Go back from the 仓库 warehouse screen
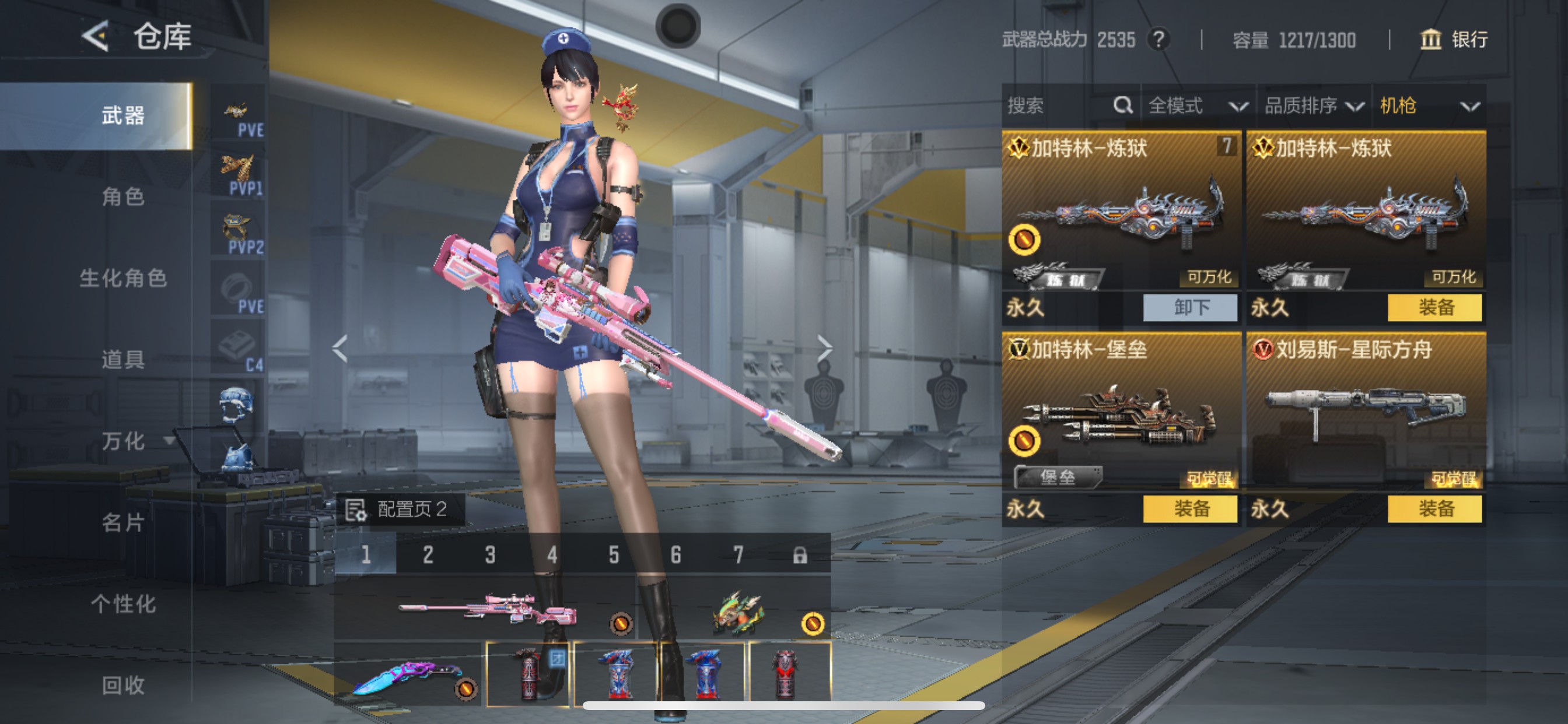The width and height of the screenshot is (1568, 724). tap(96, 37)
